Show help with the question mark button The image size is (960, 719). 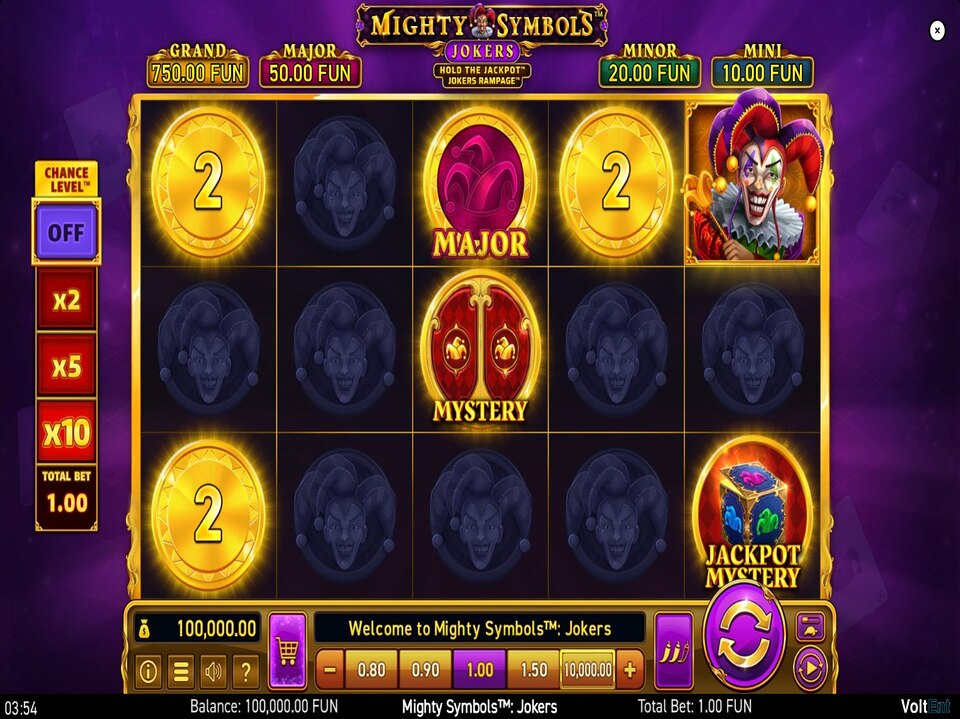[246, 671]
